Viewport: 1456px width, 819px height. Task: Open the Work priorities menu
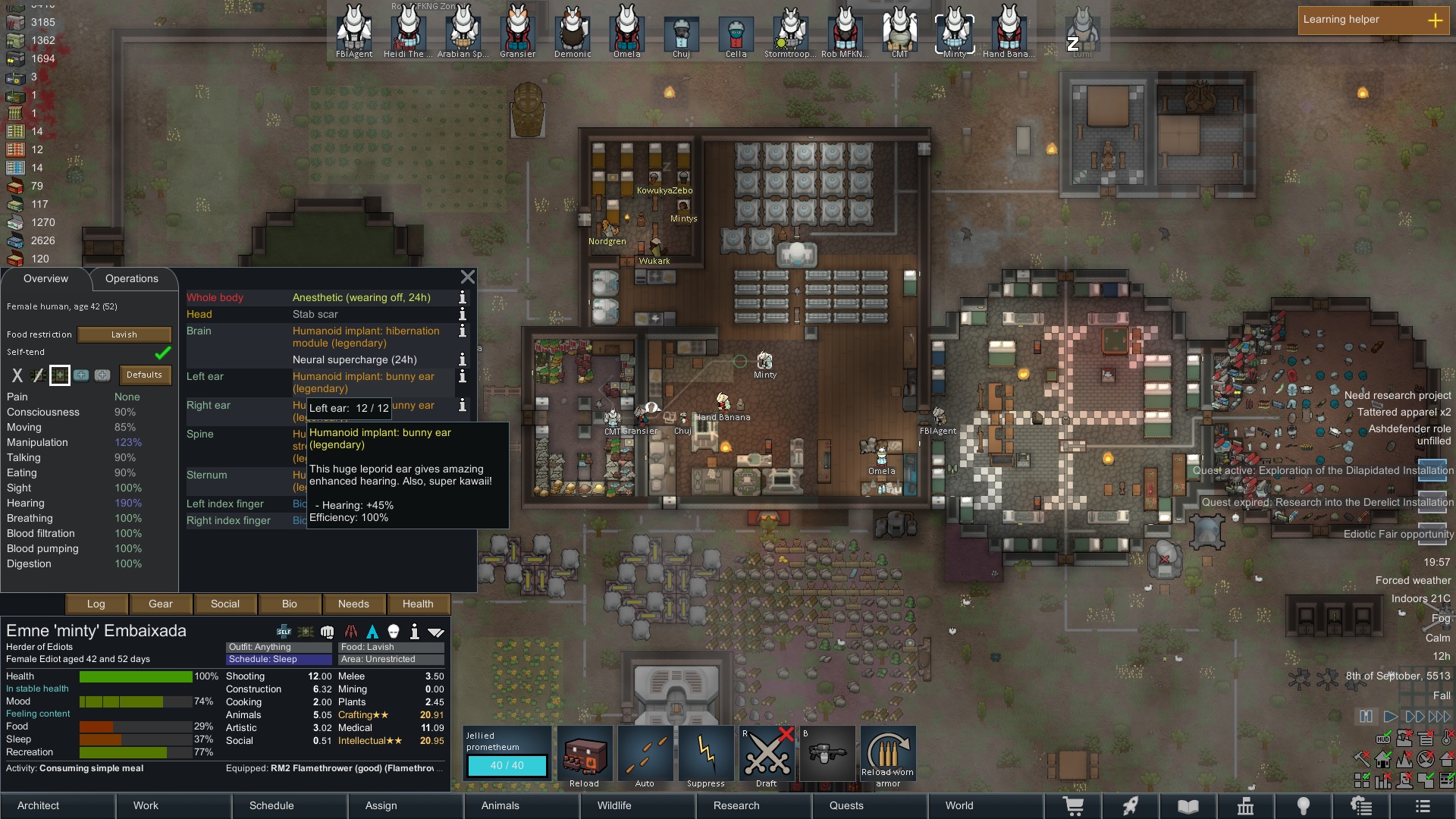coord(146,805)
